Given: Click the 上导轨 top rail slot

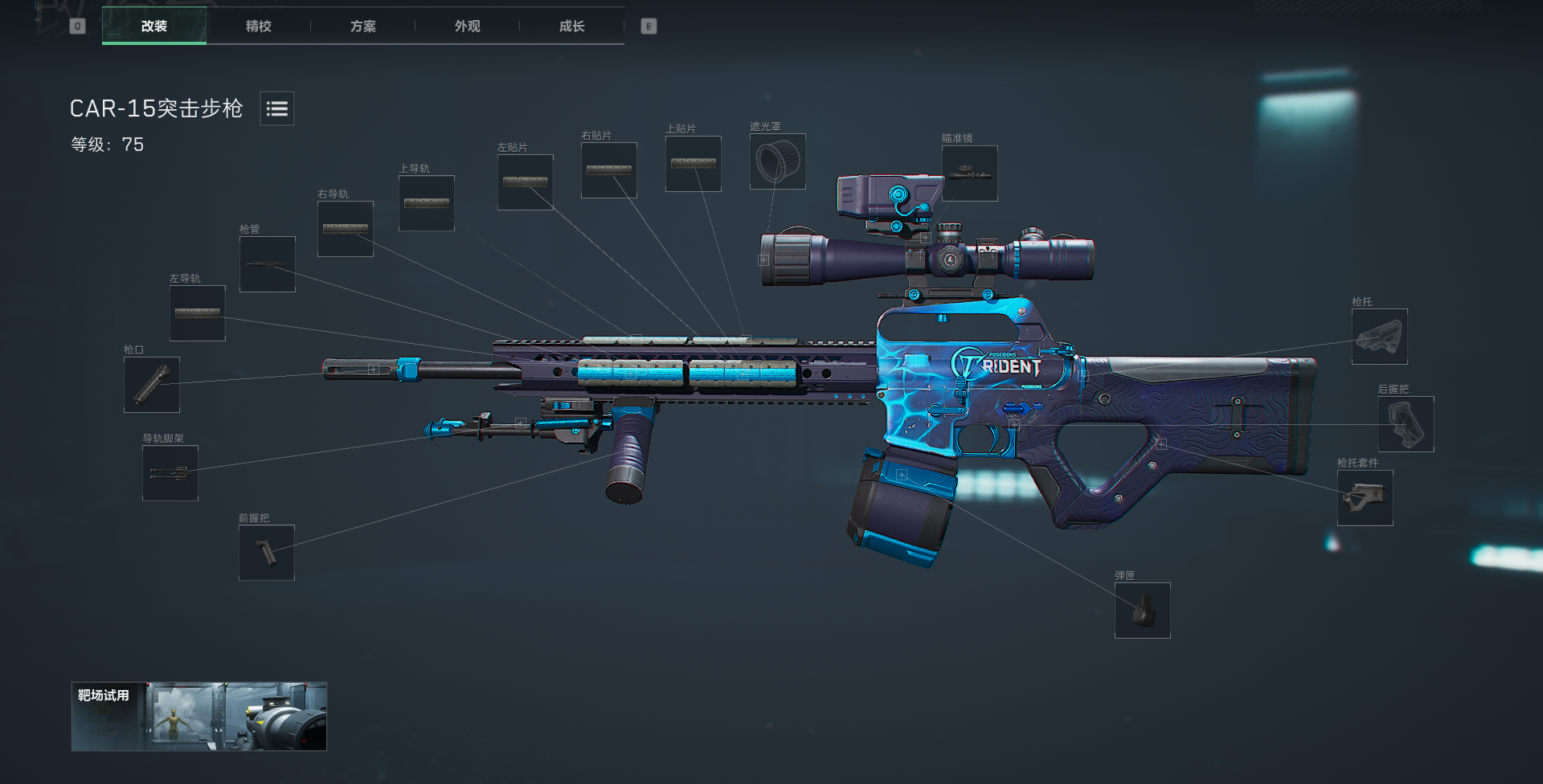Looking at the screenshot, I should [427, 203].
